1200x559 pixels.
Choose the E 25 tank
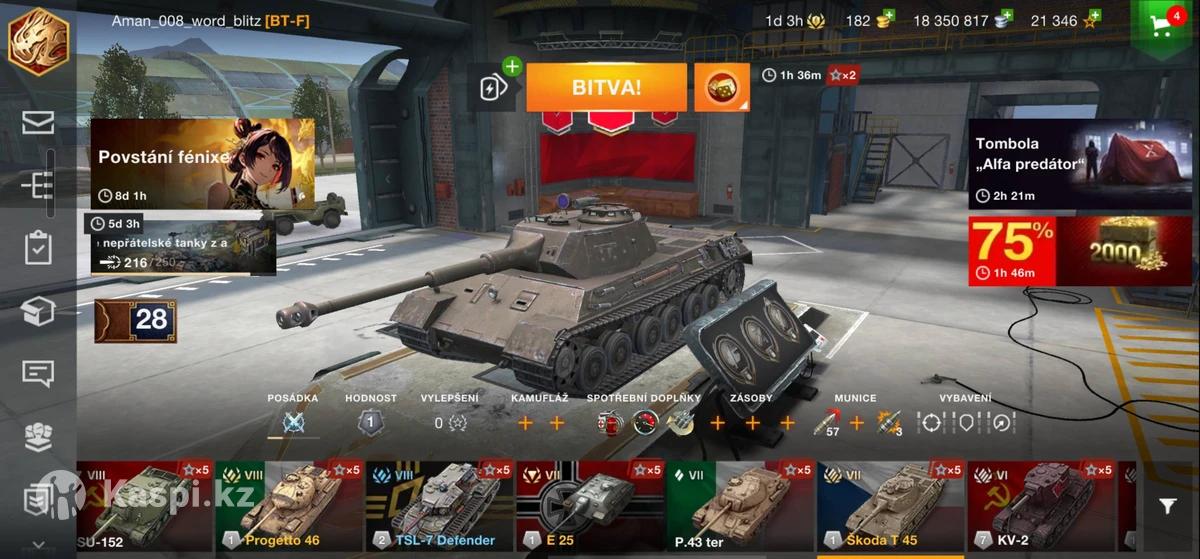click(x=589, y=506)
